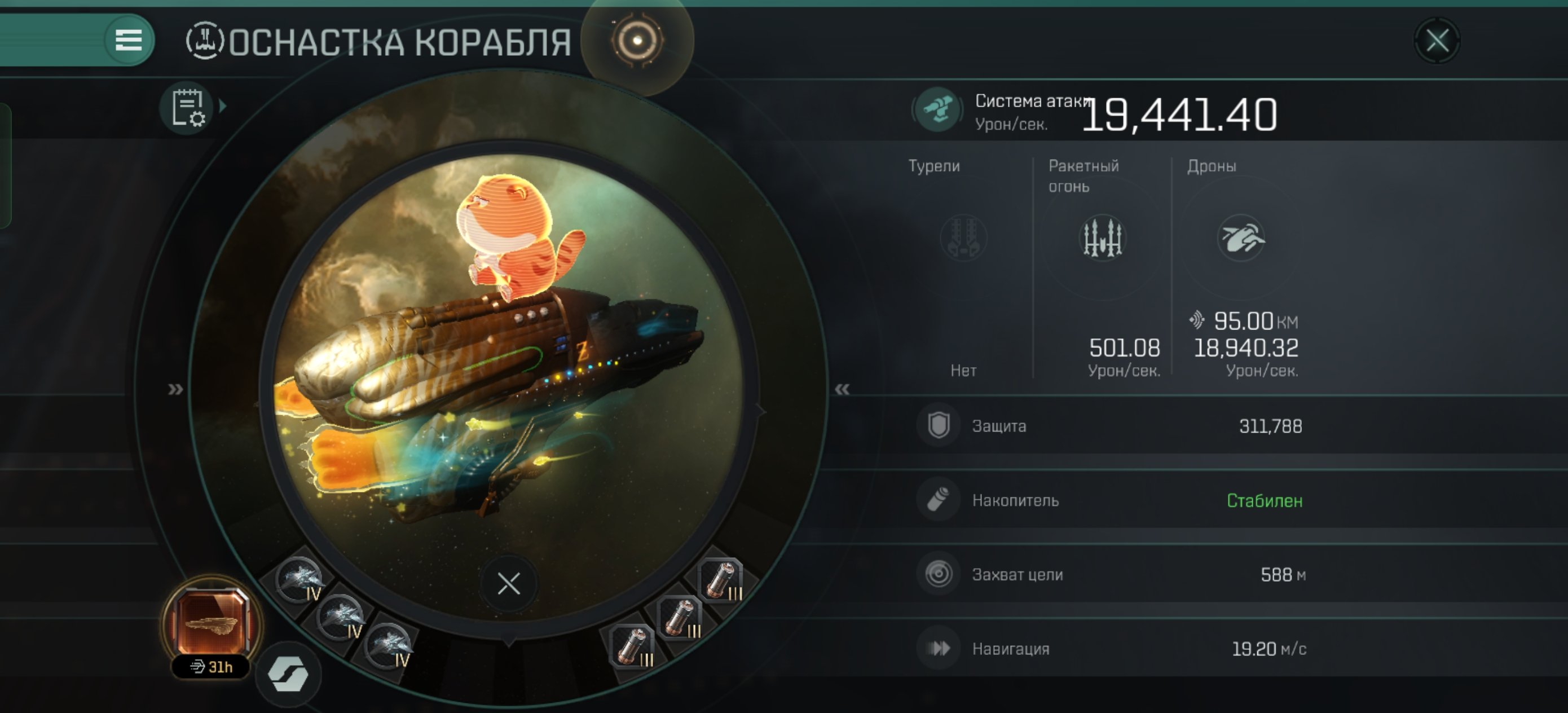Viewport: 1568px width, 713px height.
Task: Select the Турели turrets icon
Action: coord(963,238)
